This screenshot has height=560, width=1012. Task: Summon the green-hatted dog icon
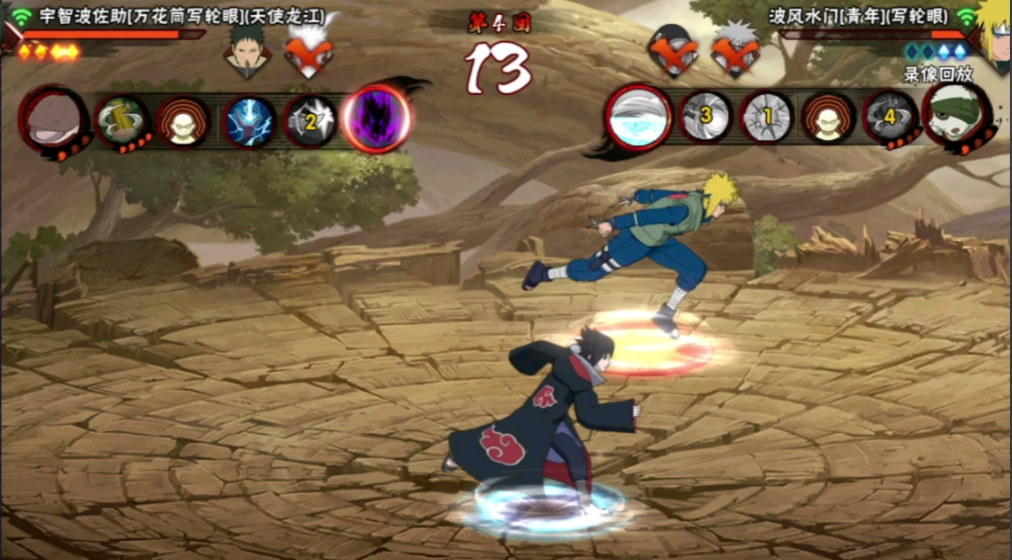point(953,115)
